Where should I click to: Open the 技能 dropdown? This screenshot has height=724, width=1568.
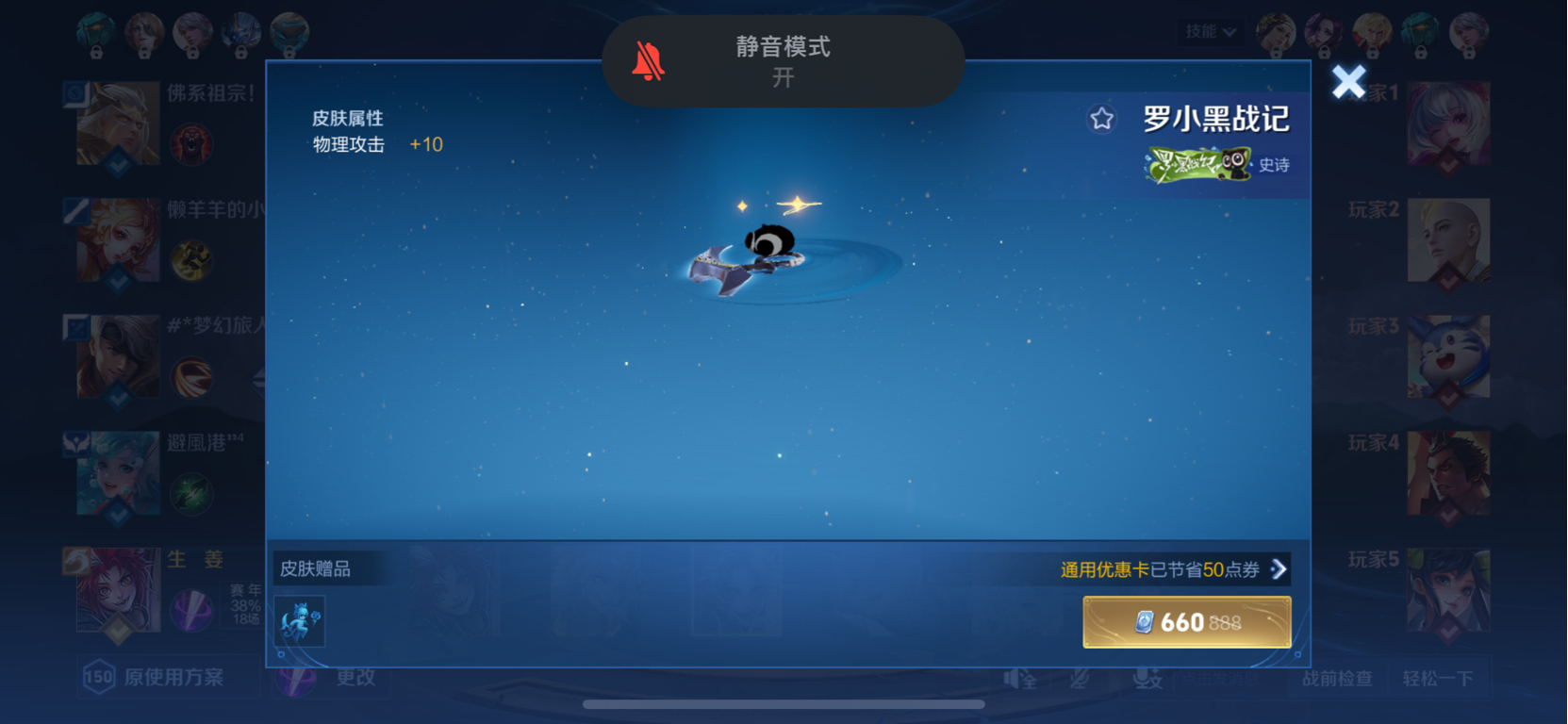click(1211, 32)
